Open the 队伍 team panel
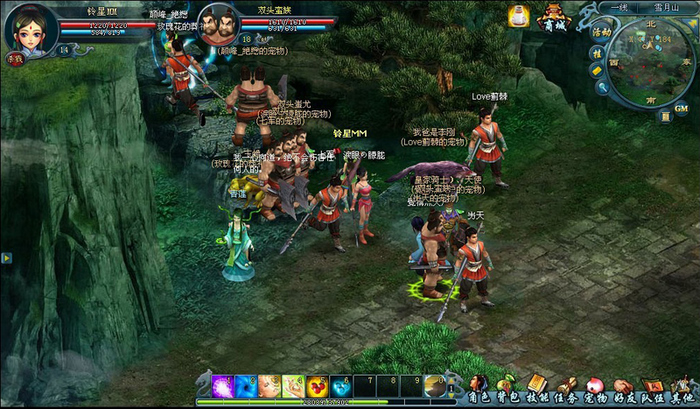 [x=653, y=387]
